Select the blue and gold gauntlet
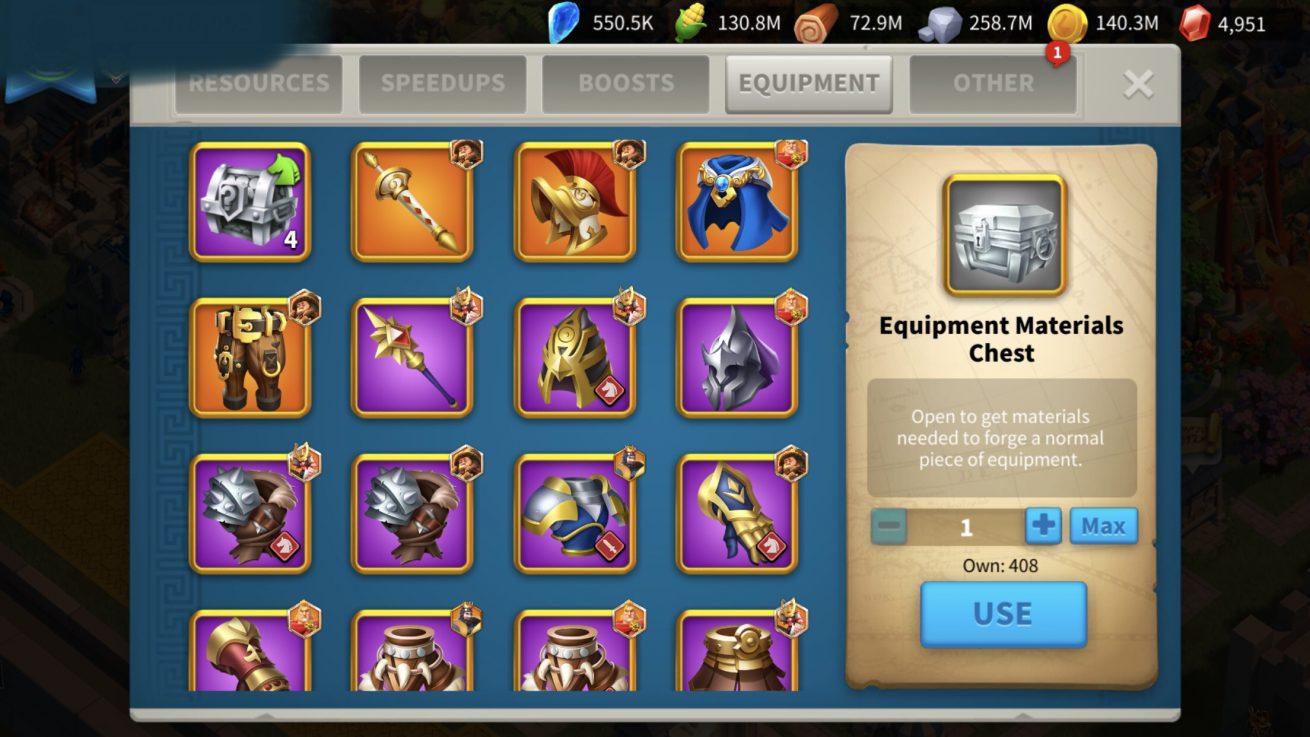This screenshot has width=1310, height=737. (737, 513)
